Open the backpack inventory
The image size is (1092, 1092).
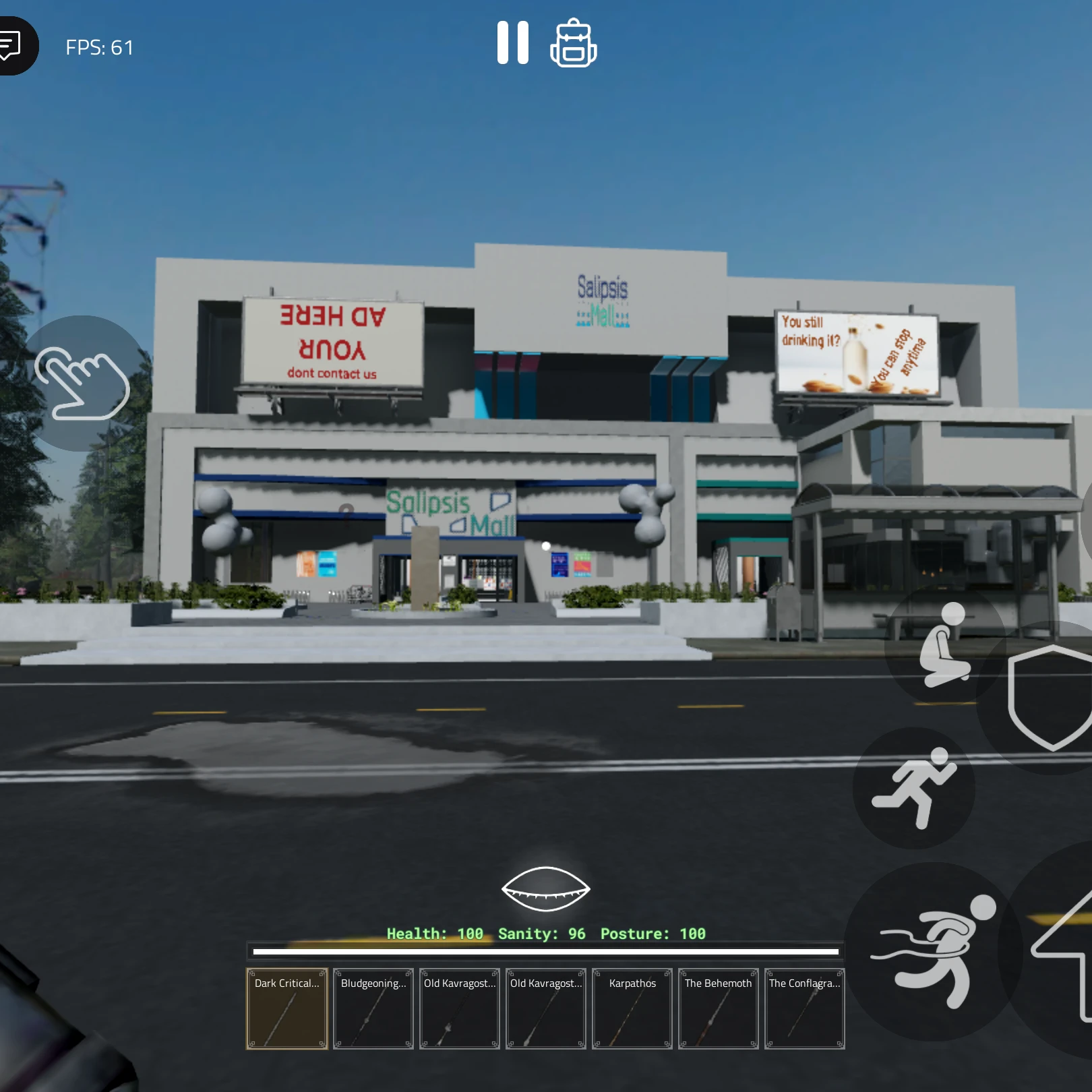573,43
